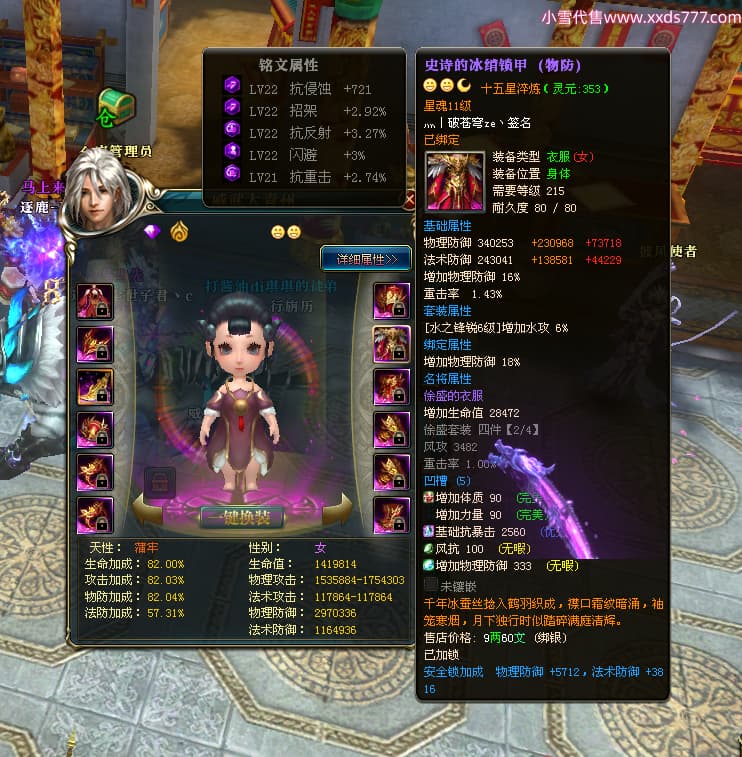Open the 详细属性 detailed attributes panel
The width and height of the screenshot is (742, 757).
coord(366,259)
